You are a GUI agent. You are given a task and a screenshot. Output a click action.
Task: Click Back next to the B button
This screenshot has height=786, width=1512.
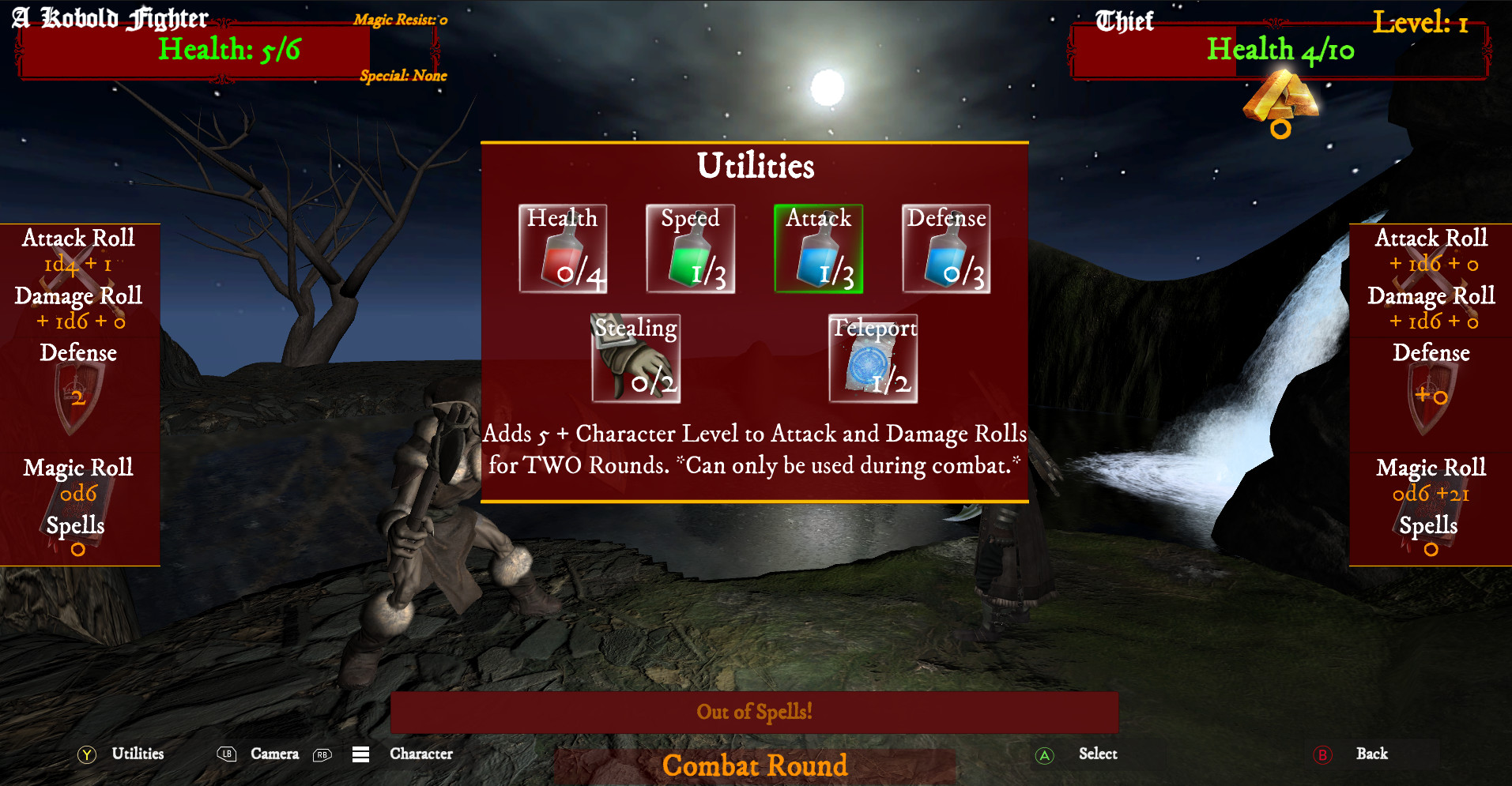tap(1371, 754)
